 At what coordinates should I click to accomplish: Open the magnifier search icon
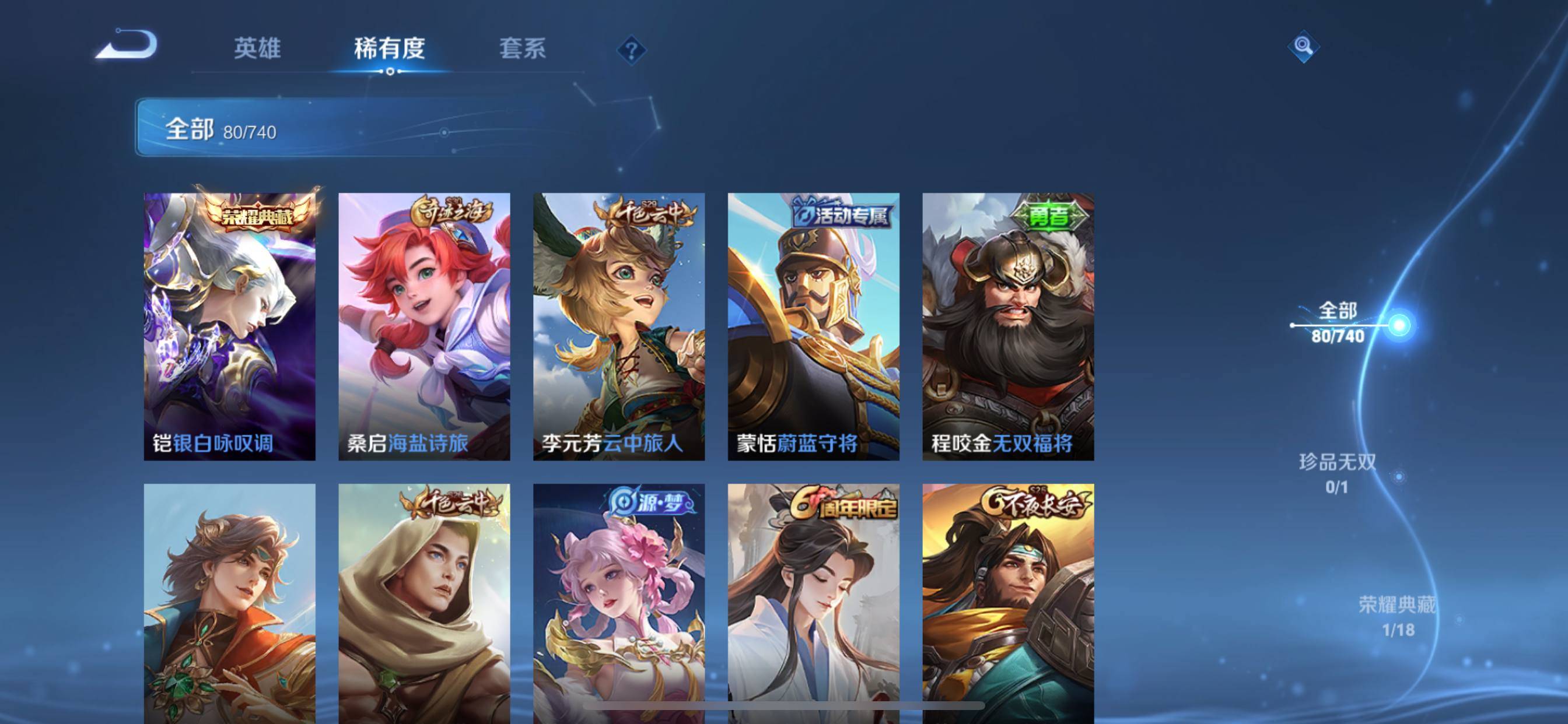coord(1303,46)
